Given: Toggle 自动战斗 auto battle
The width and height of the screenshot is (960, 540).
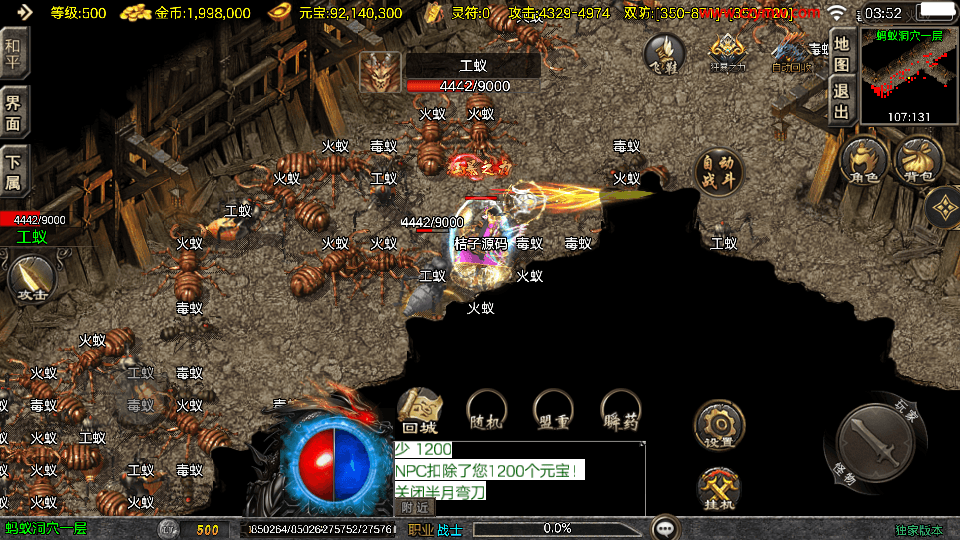Looking at the screenshot, I should pos(718,172).
